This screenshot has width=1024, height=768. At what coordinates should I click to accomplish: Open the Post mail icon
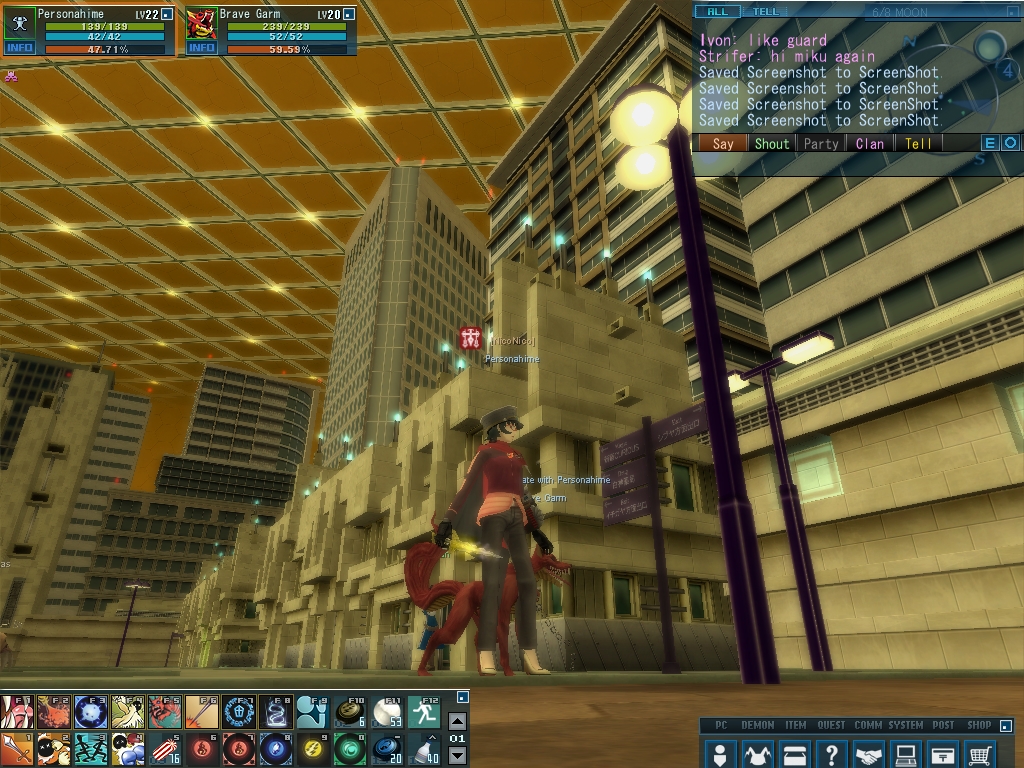[943, 753]
